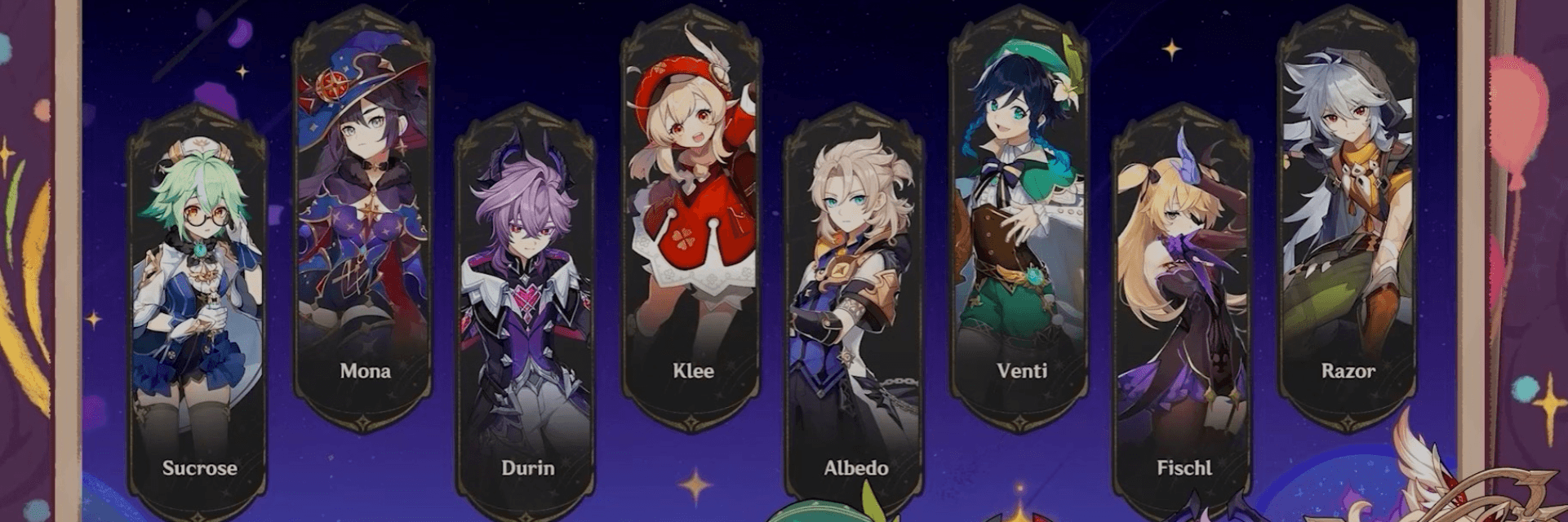Select the Razor character card

[x=1348, y=220]
